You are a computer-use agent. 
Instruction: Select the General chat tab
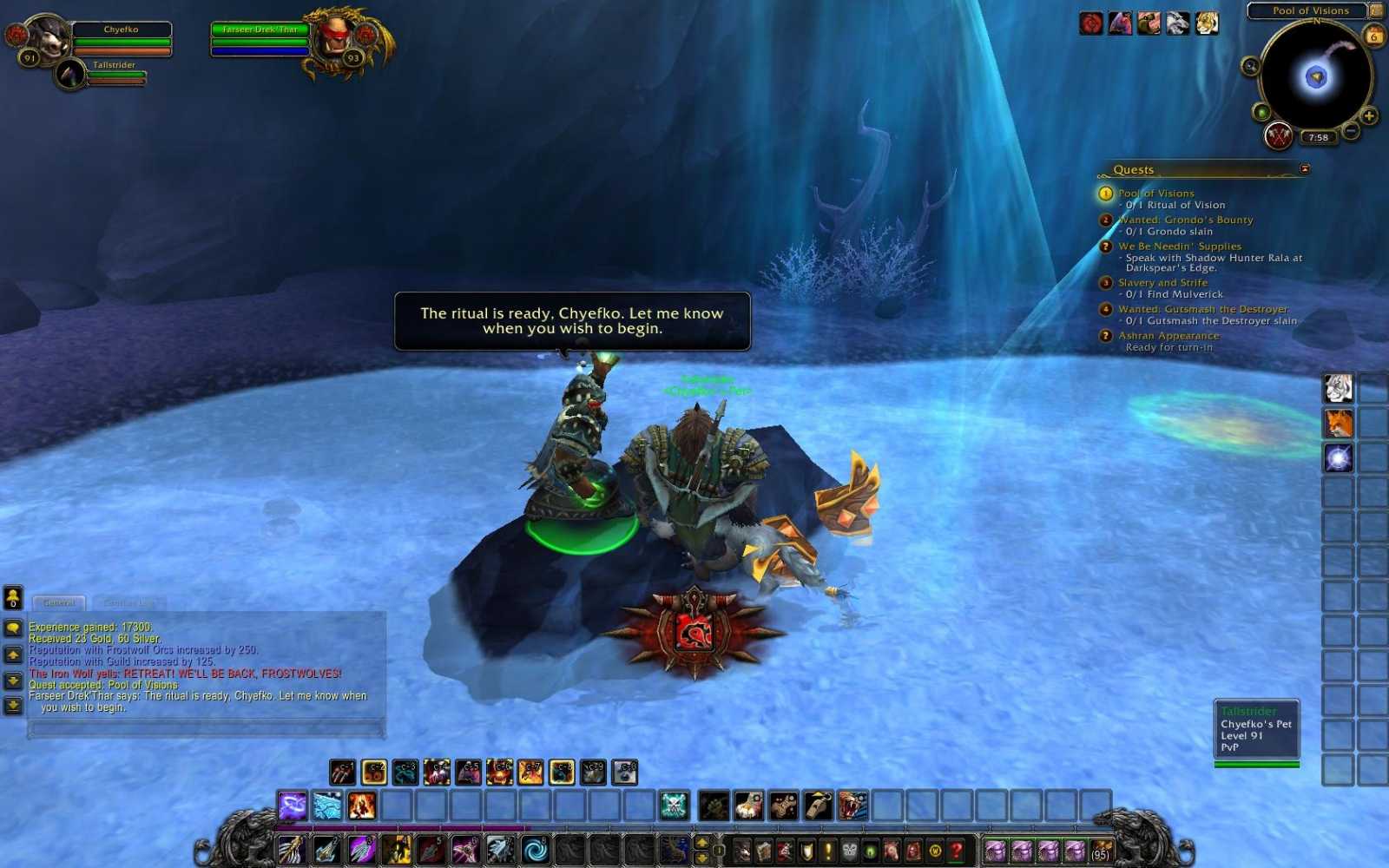tap(61, 602)
